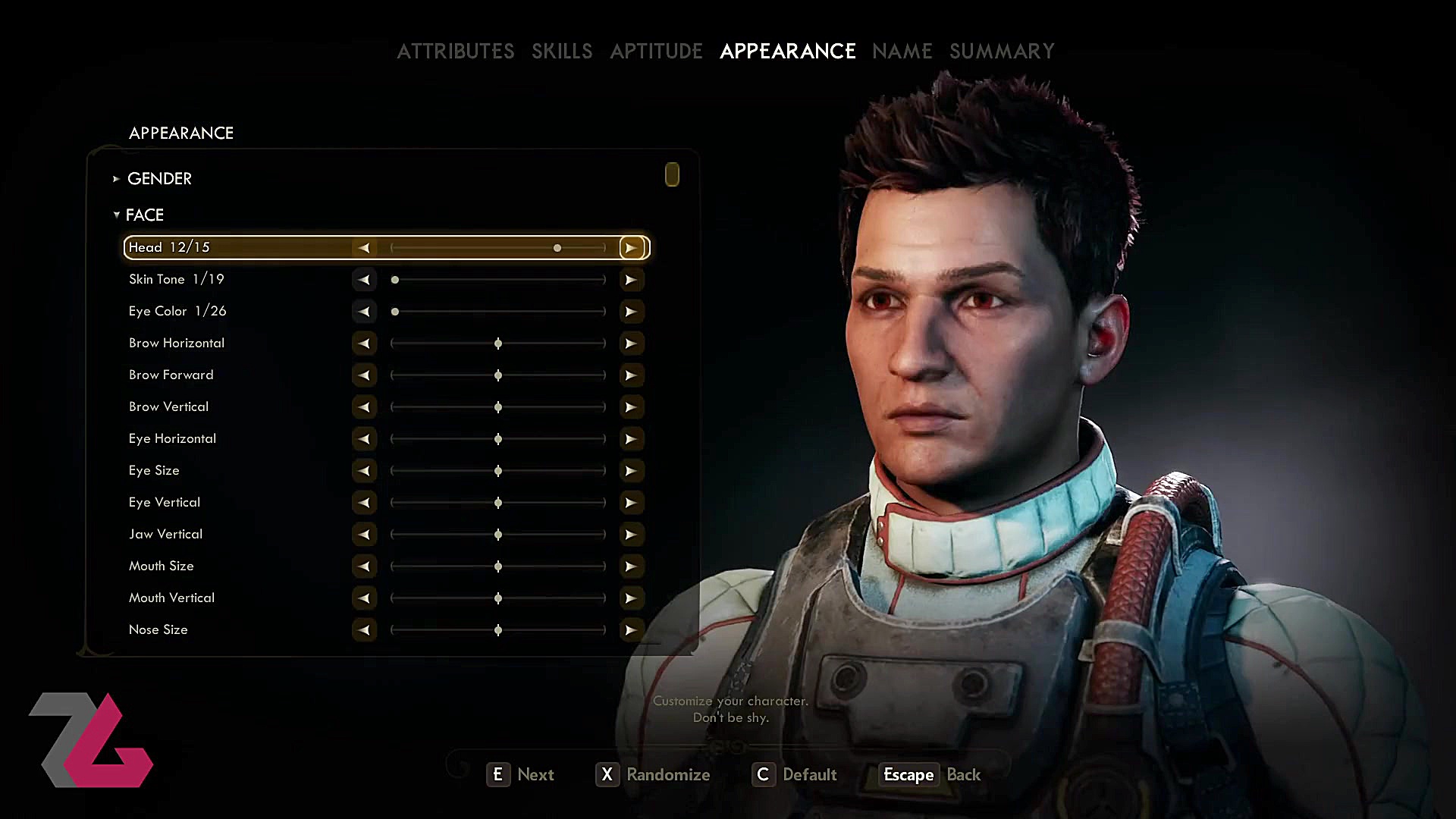Image resolution: width=1456 pixels, height=819 pixels.
Task: Click the right arrow to change Head preset
Action: [x=632, y=247]
